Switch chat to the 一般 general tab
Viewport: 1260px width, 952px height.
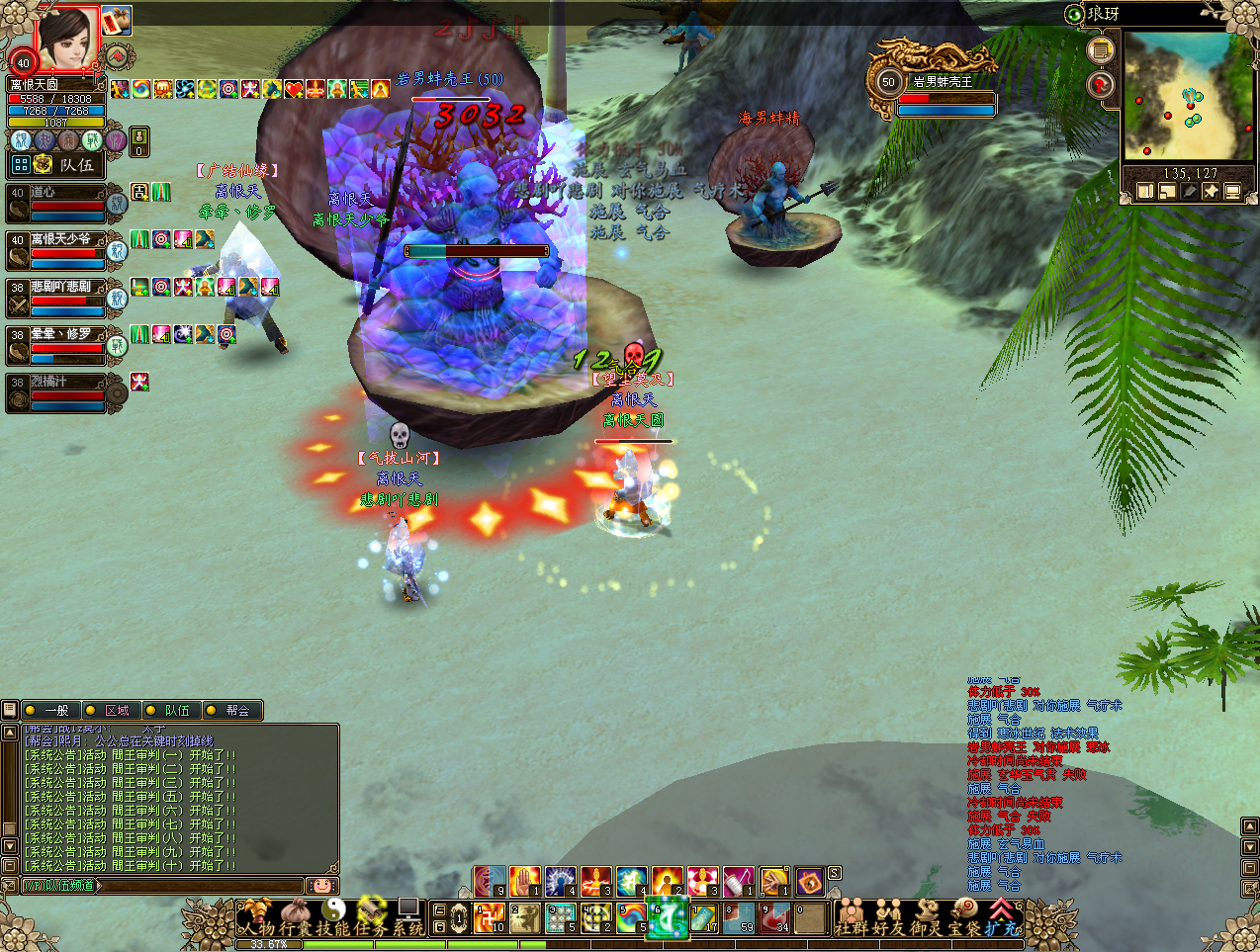(51, 710)
